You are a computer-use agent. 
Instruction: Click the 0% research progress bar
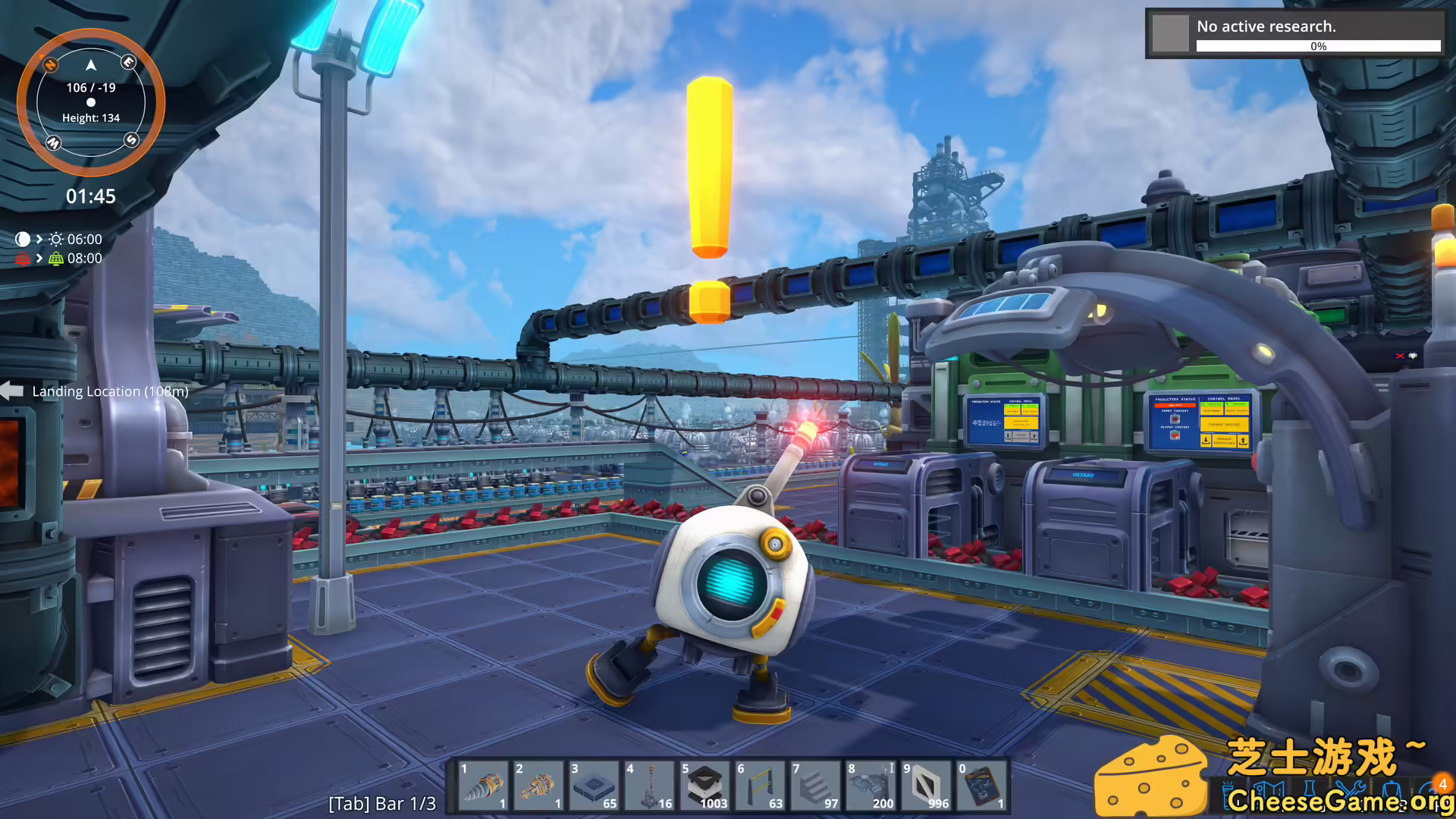pyautogui.click(x=1318, y=46)
